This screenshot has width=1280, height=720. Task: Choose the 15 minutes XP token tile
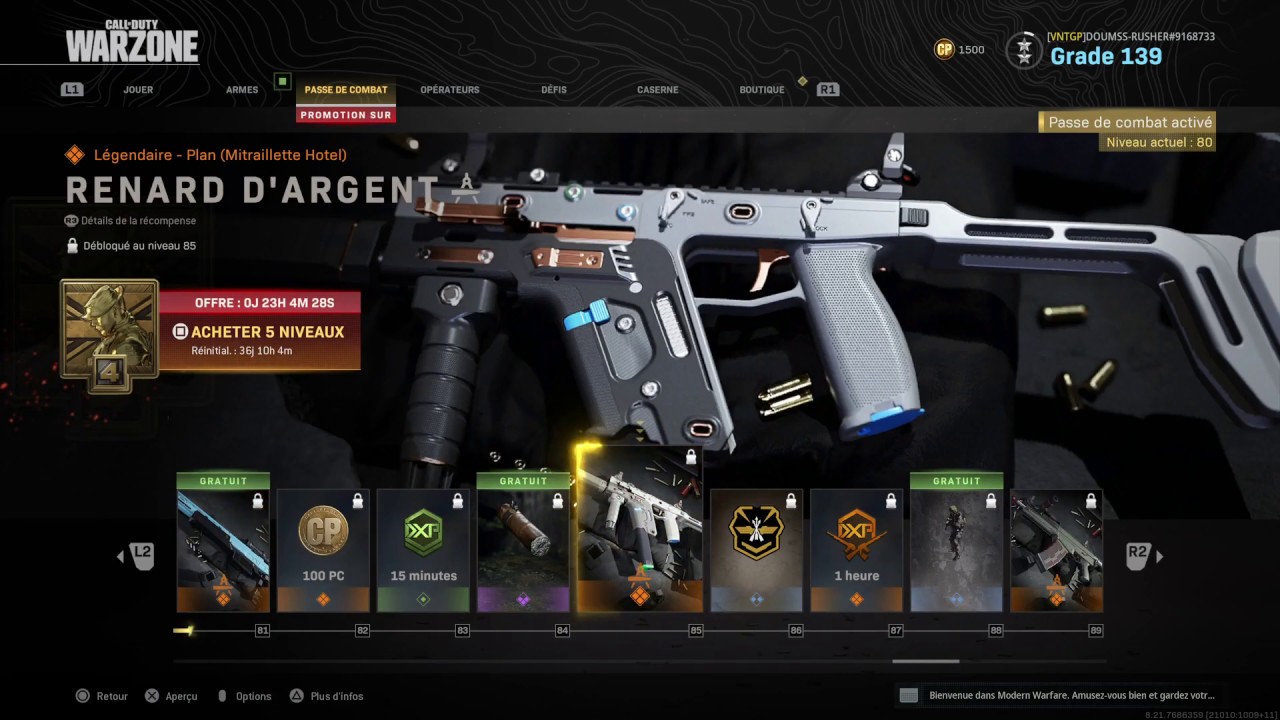click(x=423, y=550)
